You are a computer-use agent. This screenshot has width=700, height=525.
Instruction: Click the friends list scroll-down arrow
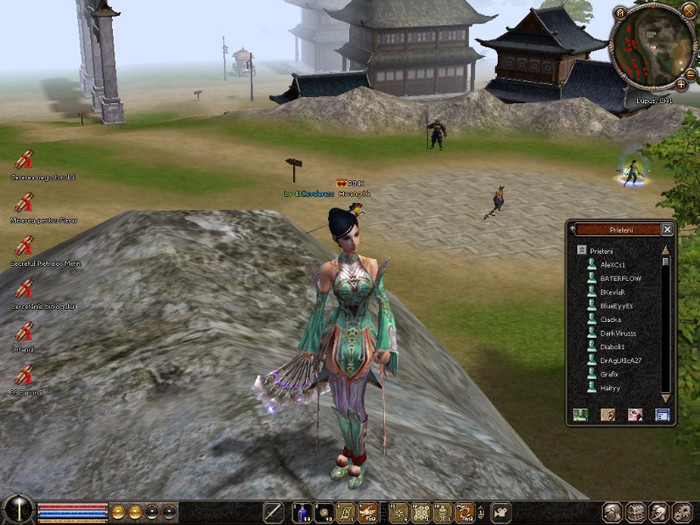665,397
